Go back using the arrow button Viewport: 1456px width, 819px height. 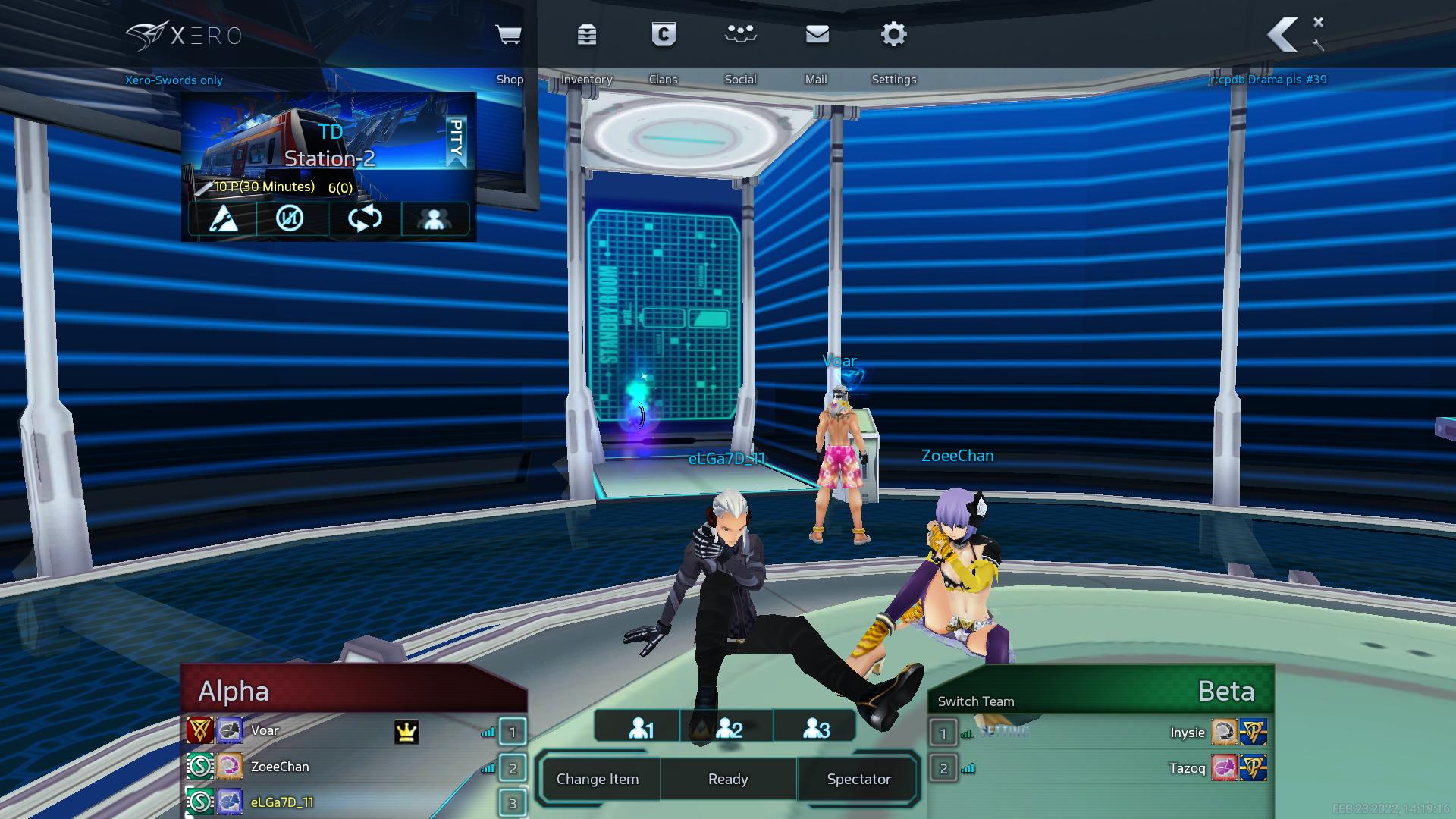coord(1283,35)
